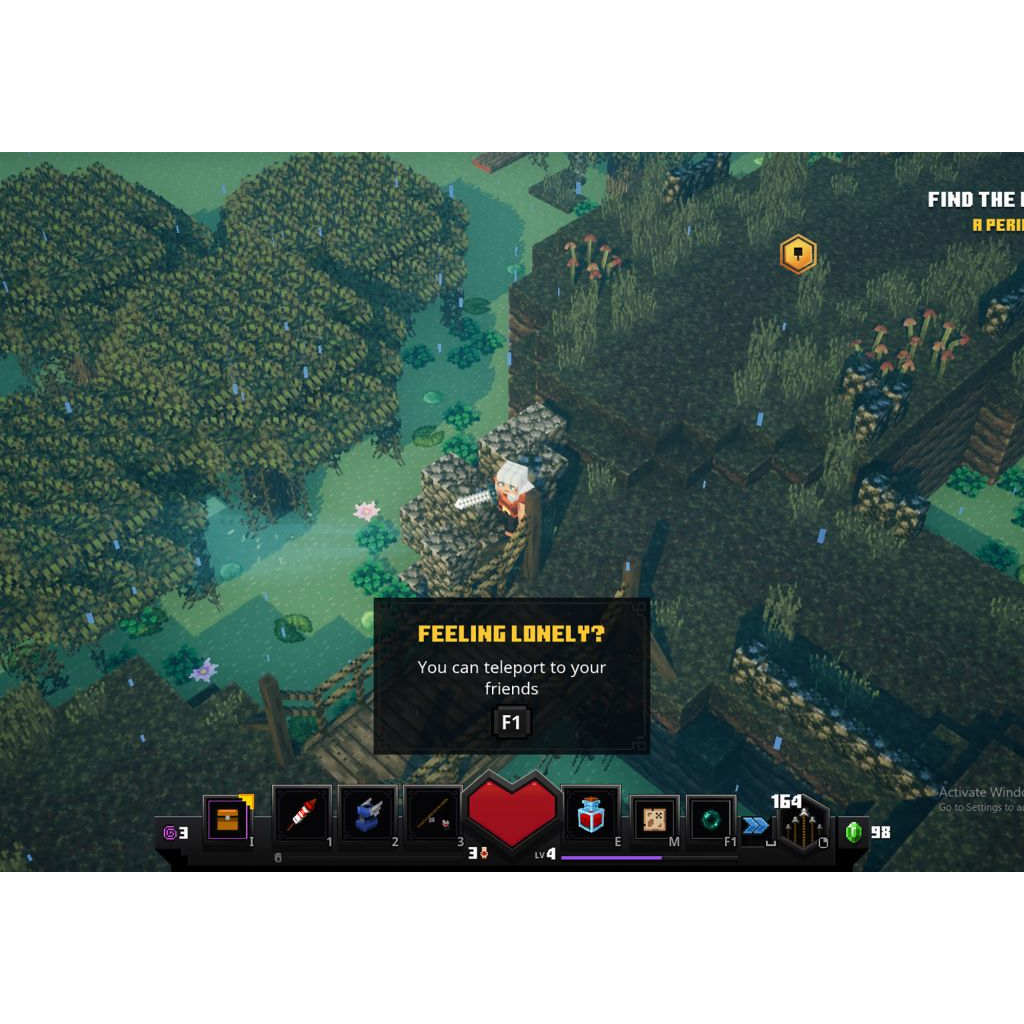Open the map scroll icon

tap(655, 819)
